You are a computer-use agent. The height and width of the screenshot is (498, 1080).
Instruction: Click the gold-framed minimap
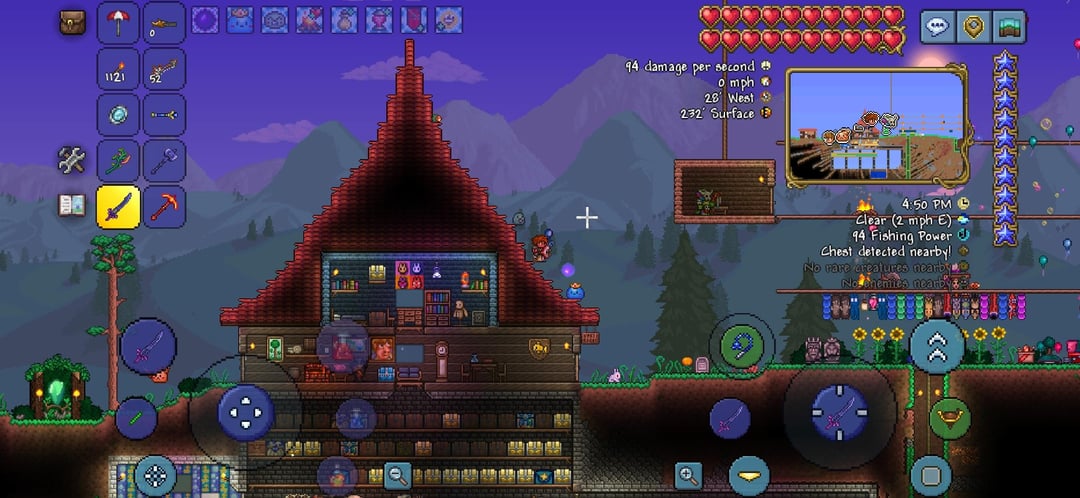(876, 127)
